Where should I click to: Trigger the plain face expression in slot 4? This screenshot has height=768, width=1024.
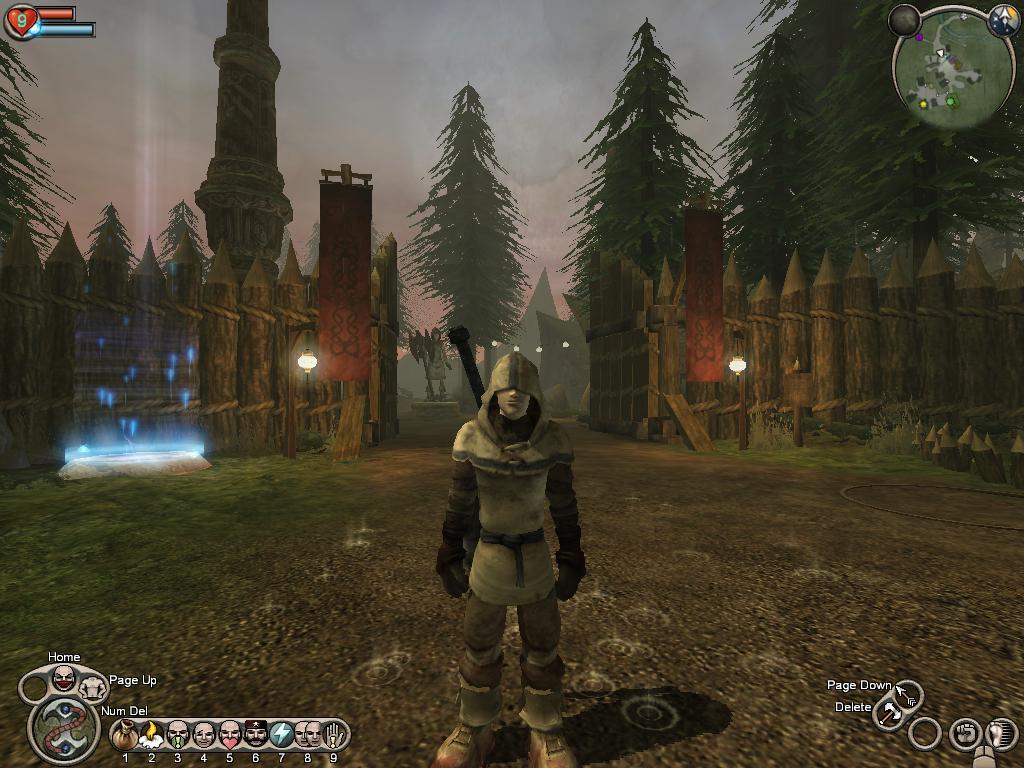tap(204, 735)
